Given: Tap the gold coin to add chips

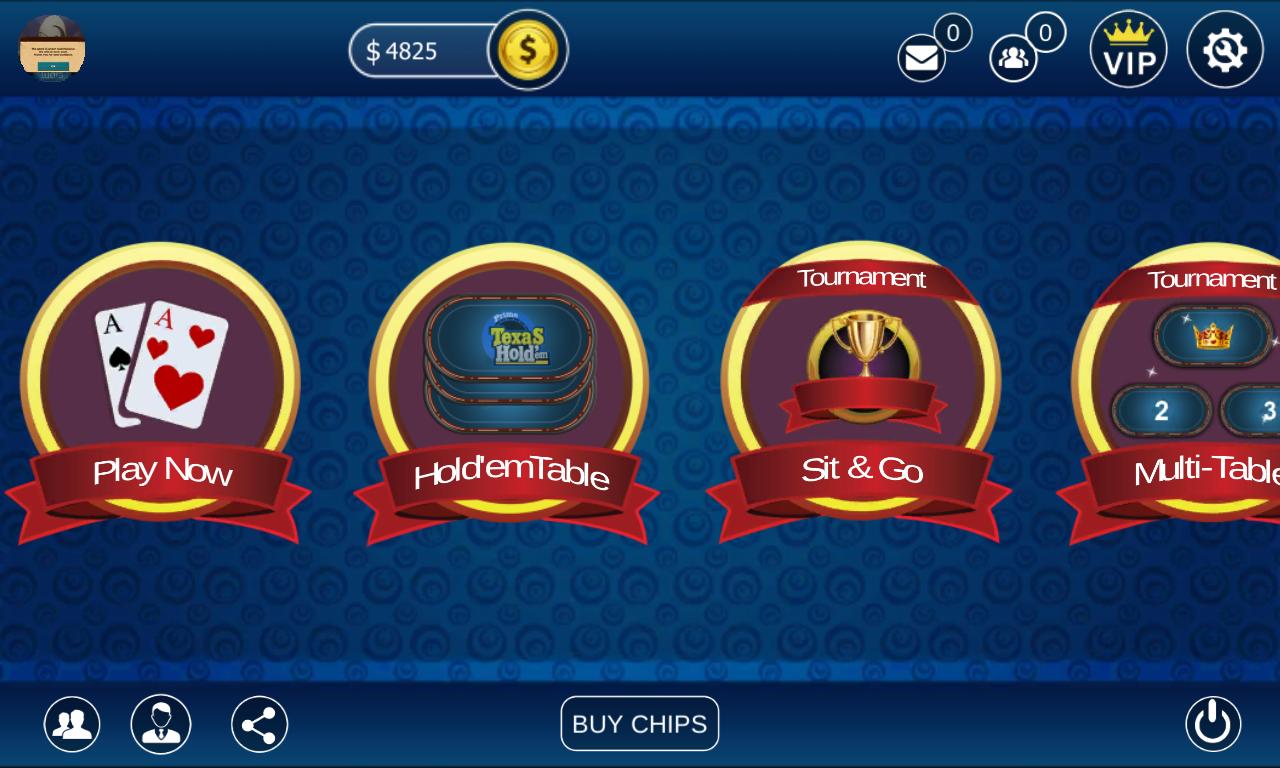Looking at the screenshot, I should 529,48.
